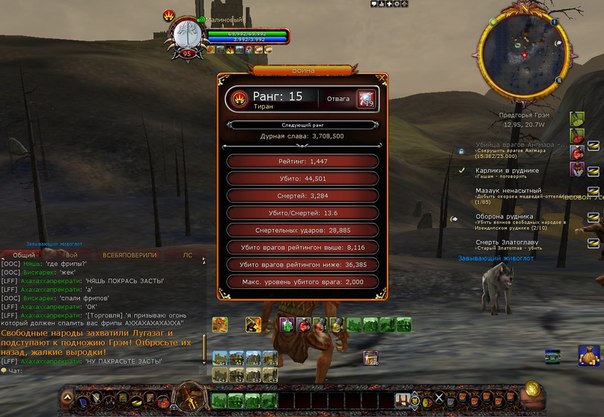This screenshot has width=604, height=417.
Task: Open the ЛС private messages tab
Action: [x=187, y=255]
